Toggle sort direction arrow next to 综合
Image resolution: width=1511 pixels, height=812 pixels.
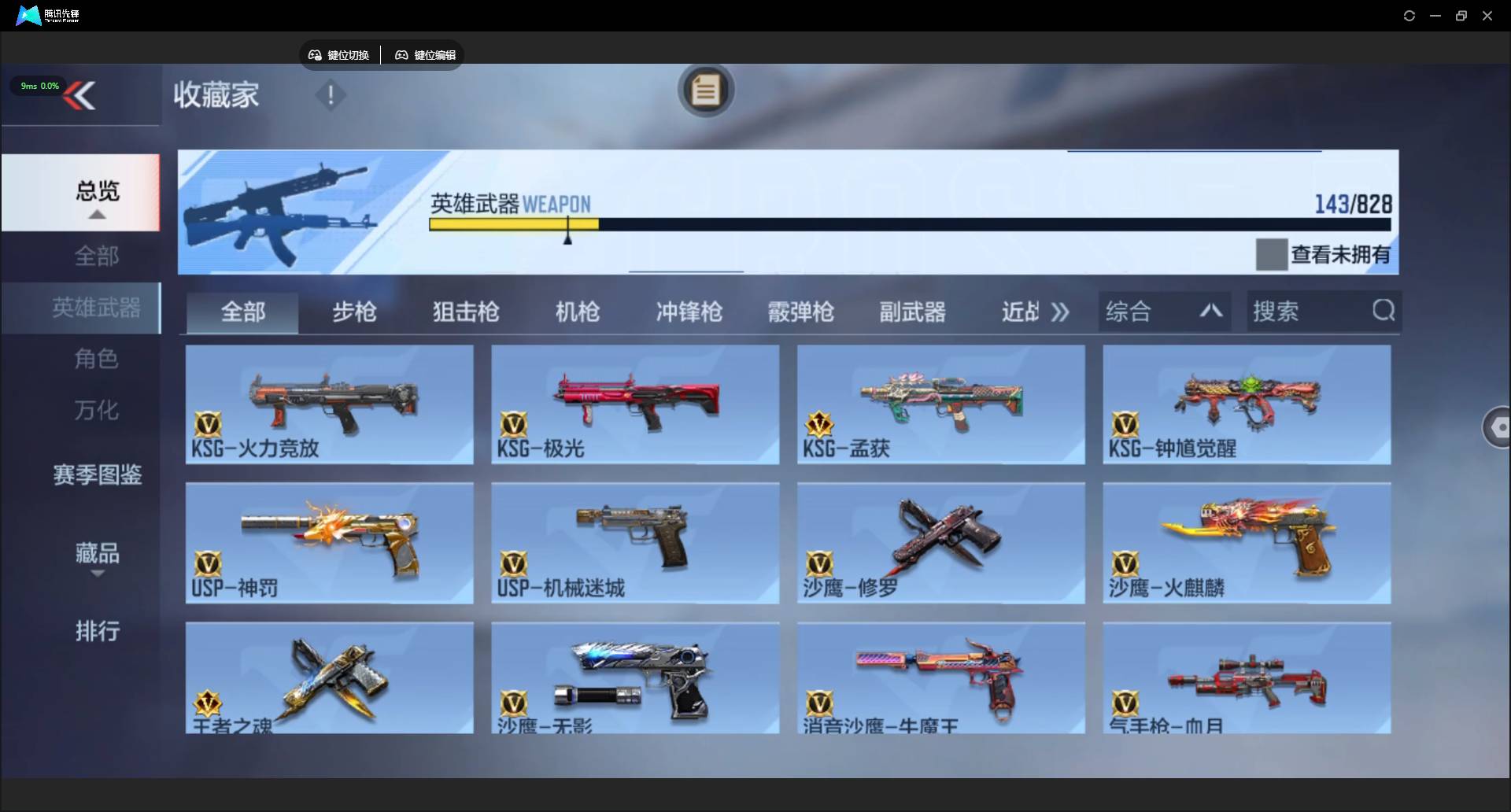(x=1211, y=312)
